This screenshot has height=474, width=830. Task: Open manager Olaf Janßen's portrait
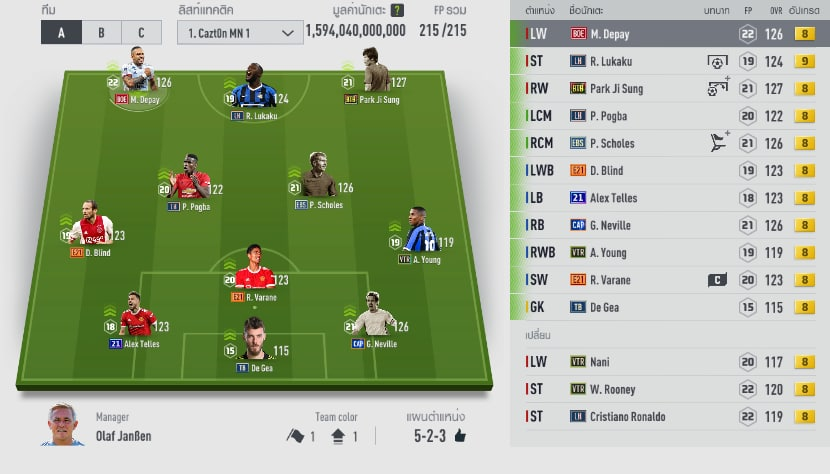click(63, 425)
